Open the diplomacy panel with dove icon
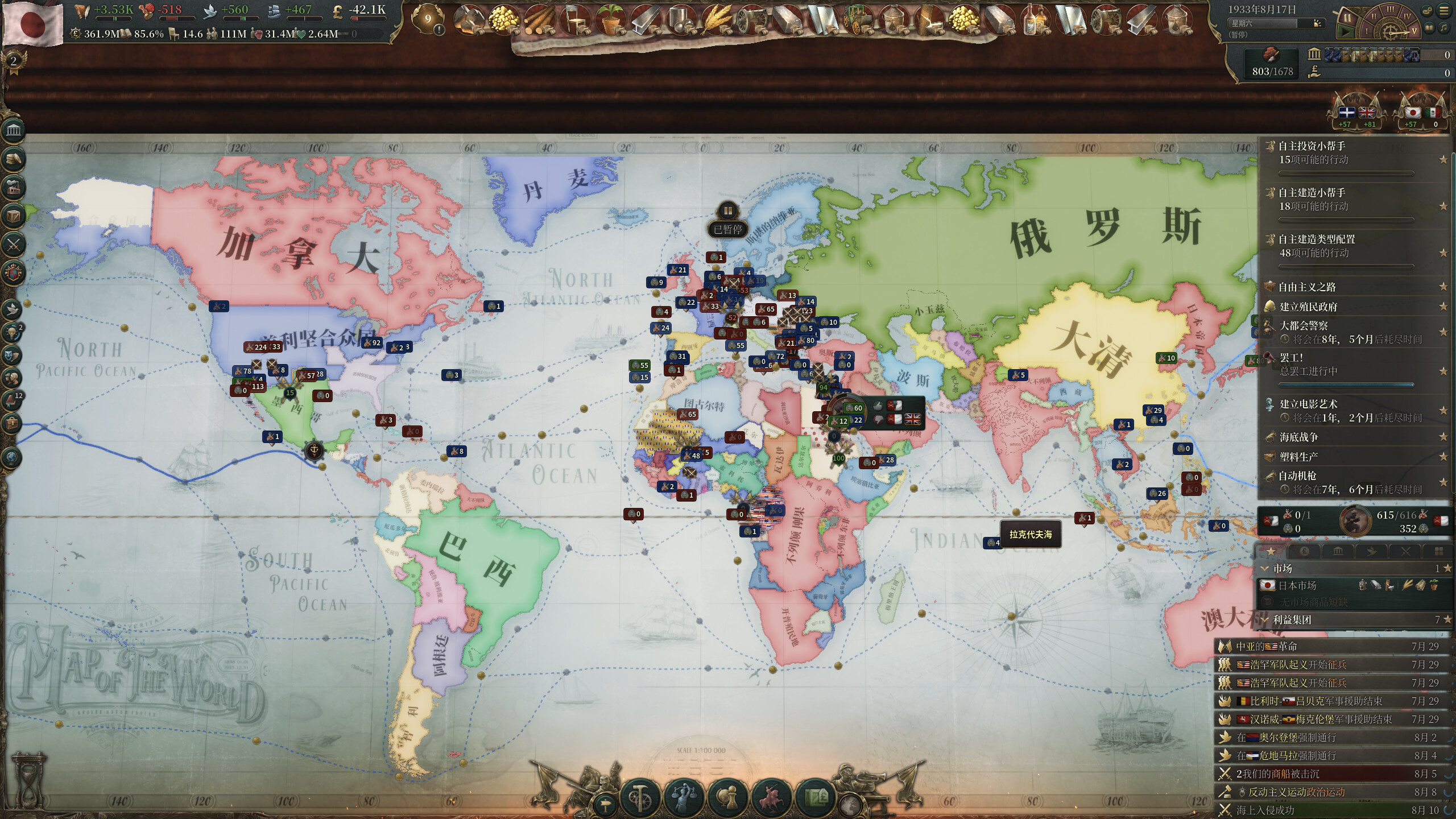 pyautogui.click(x=13, y=309)
